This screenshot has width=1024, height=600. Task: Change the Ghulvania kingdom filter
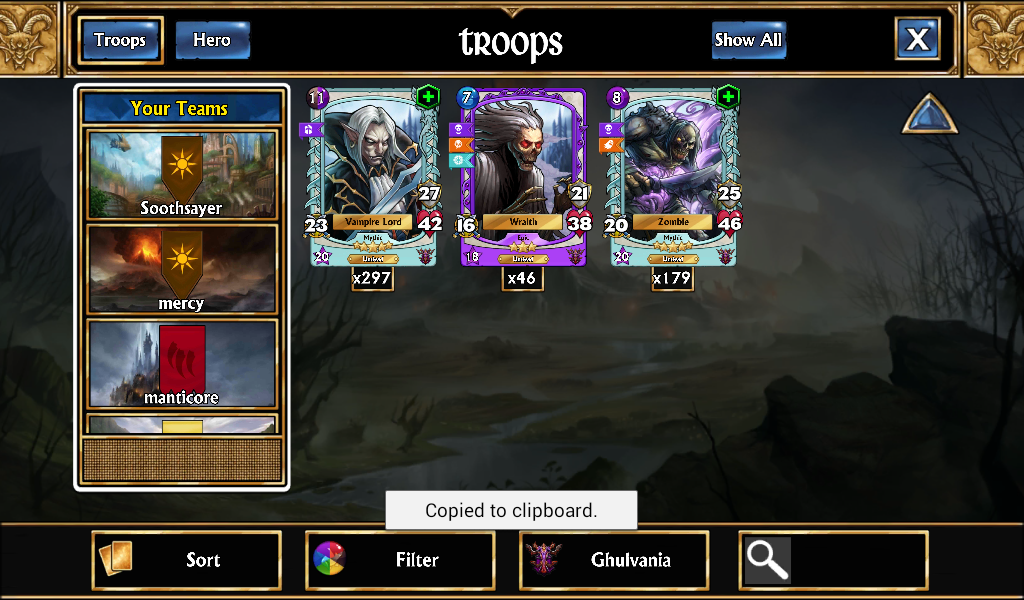614,560
